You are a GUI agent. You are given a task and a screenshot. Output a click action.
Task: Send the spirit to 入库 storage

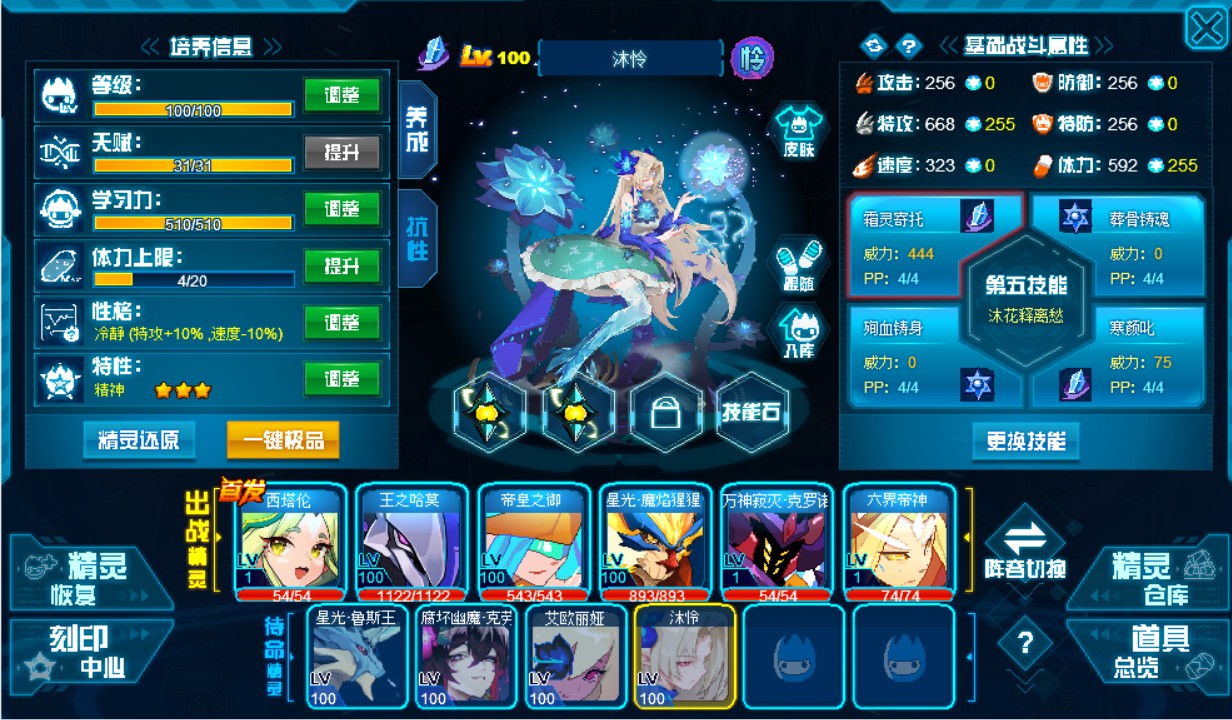pyautogui.click(x=798, y=333)
